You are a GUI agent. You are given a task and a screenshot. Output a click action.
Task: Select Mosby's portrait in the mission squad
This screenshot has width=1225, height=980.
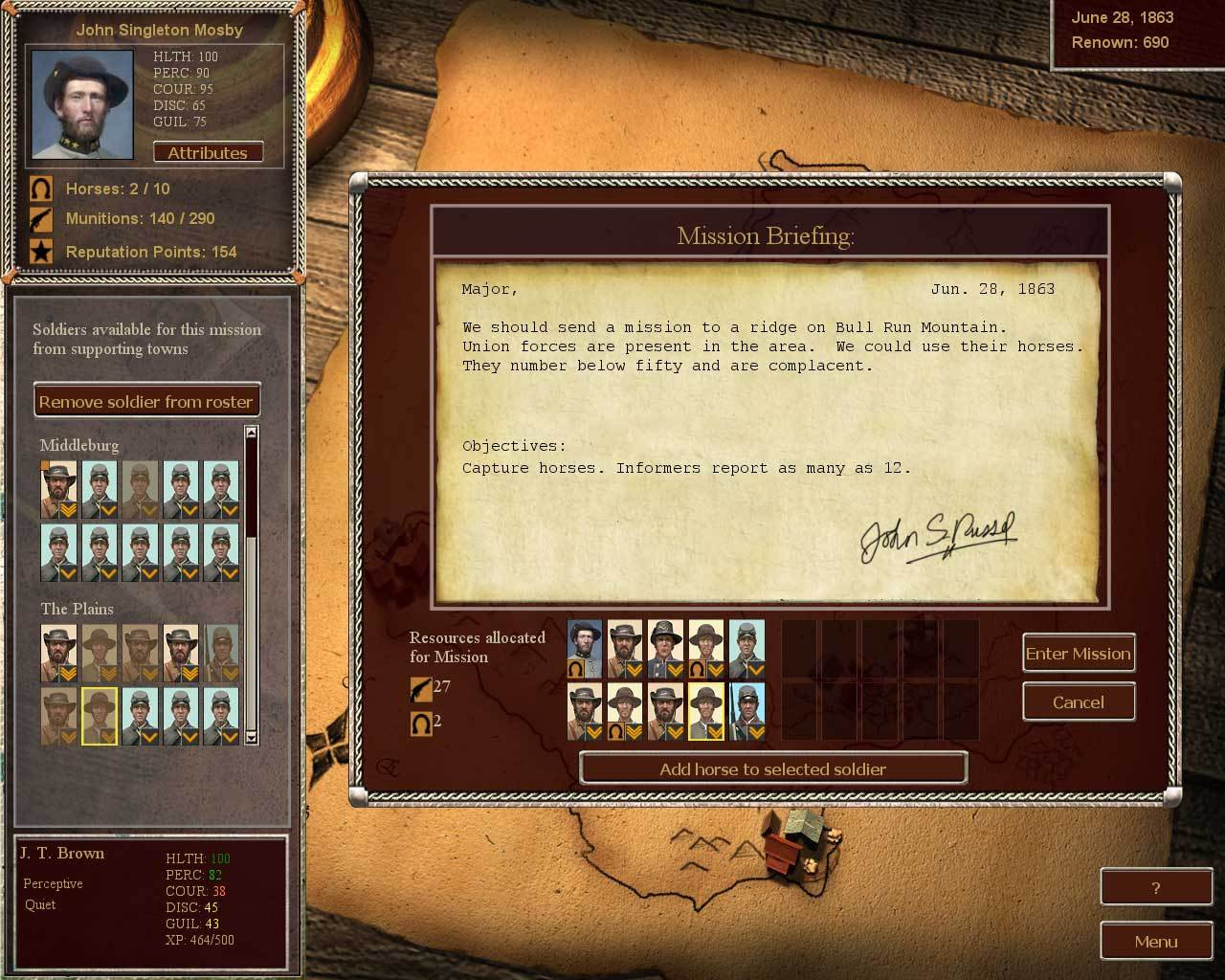[x=585, y=649]
